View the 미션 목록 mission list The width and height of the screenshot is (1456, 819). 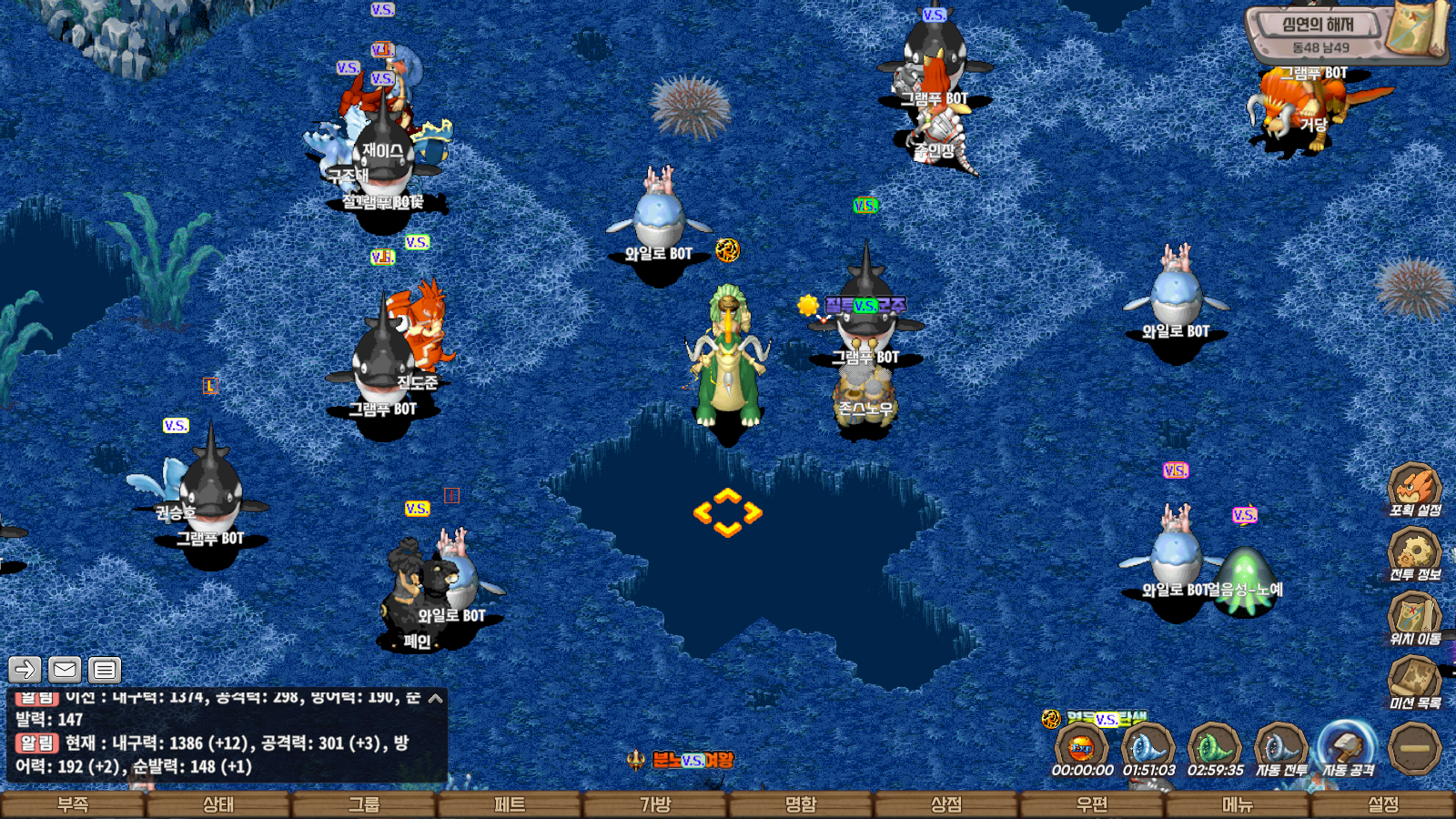pyautogui.click(x=1414, y=681)
